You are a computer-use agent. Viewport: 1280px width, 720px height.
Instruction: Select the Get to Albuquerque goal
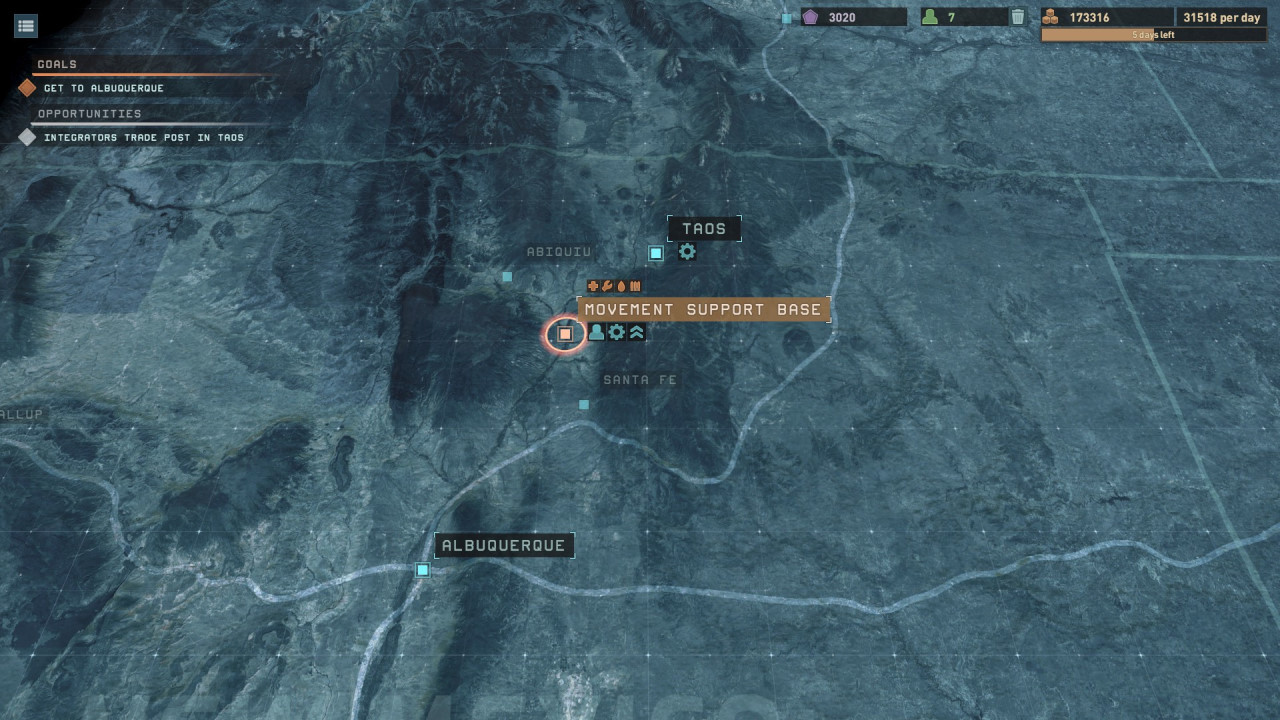tap(103, 88)
